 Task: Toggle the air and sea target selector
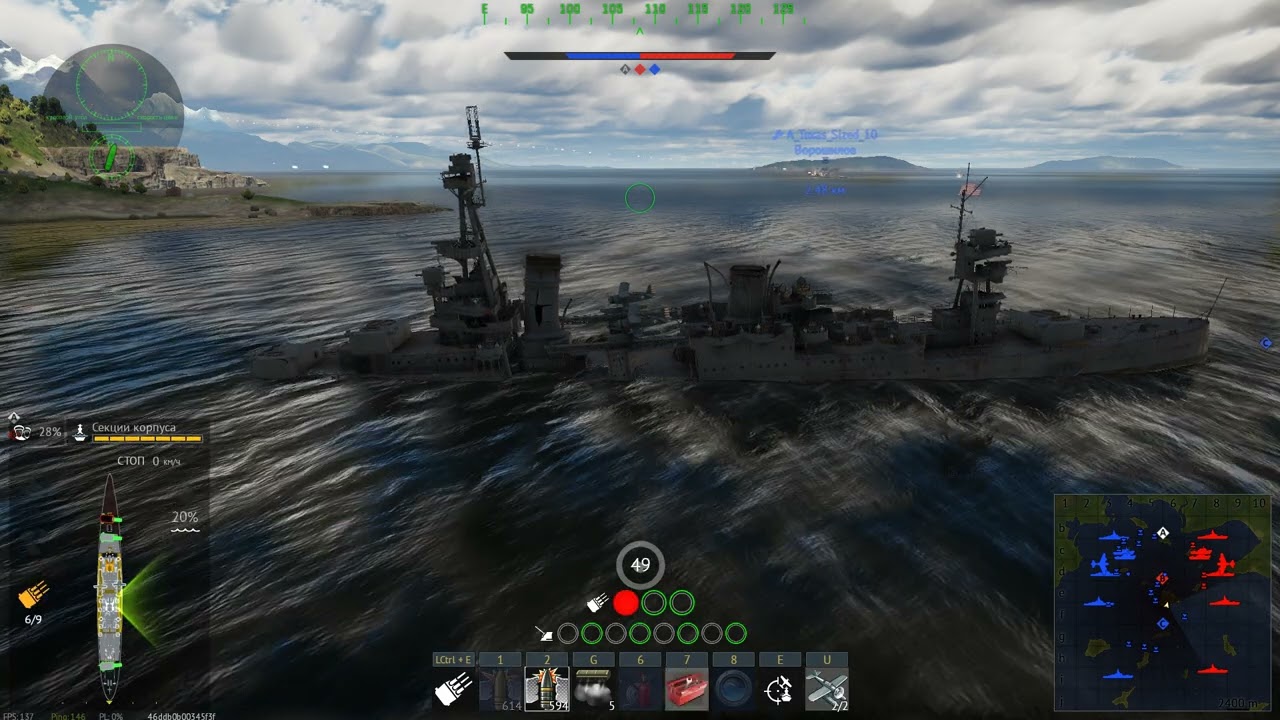click(780, 688)
